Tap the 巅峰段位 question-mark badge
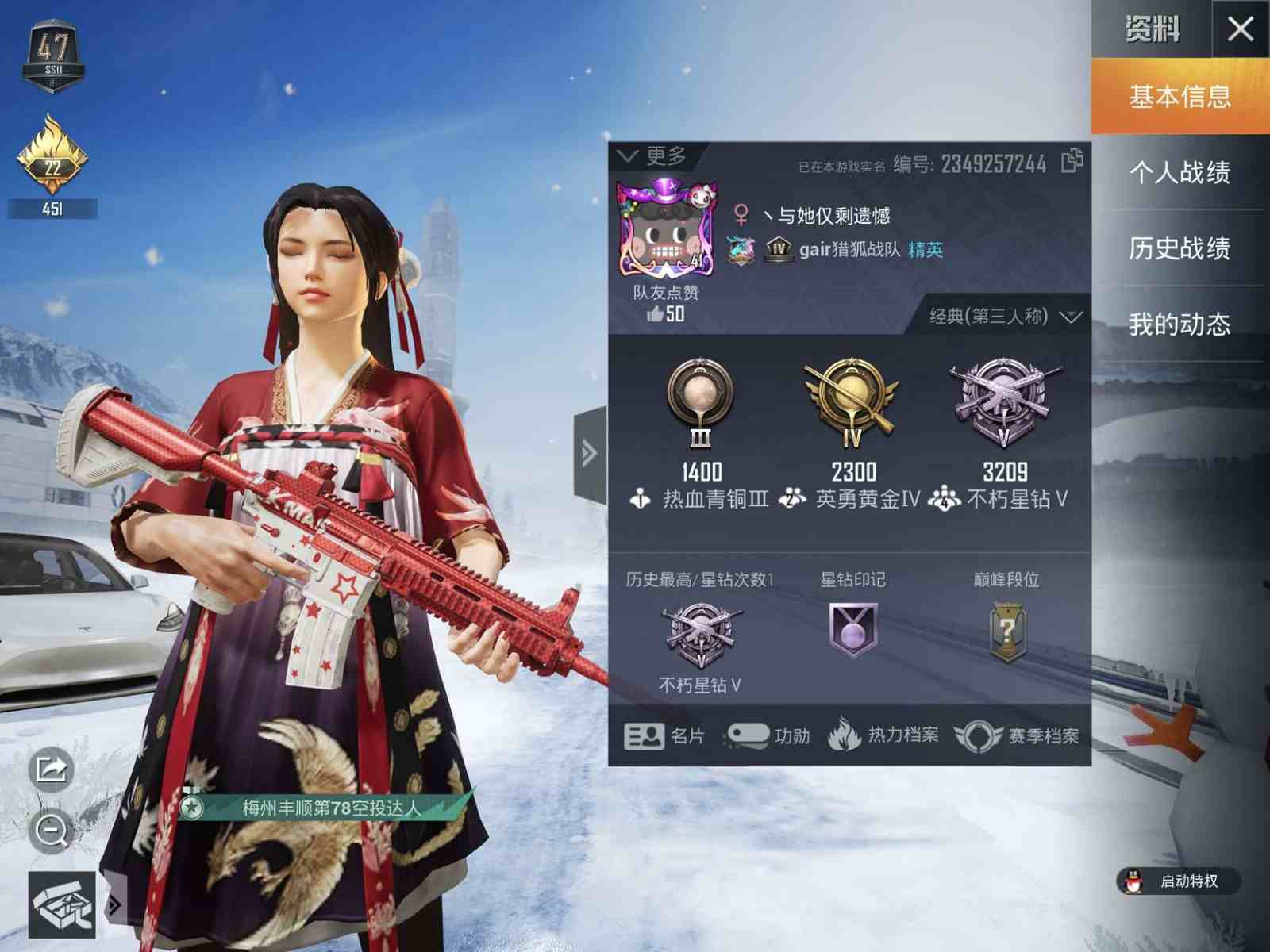 [x=1006, y=631]
